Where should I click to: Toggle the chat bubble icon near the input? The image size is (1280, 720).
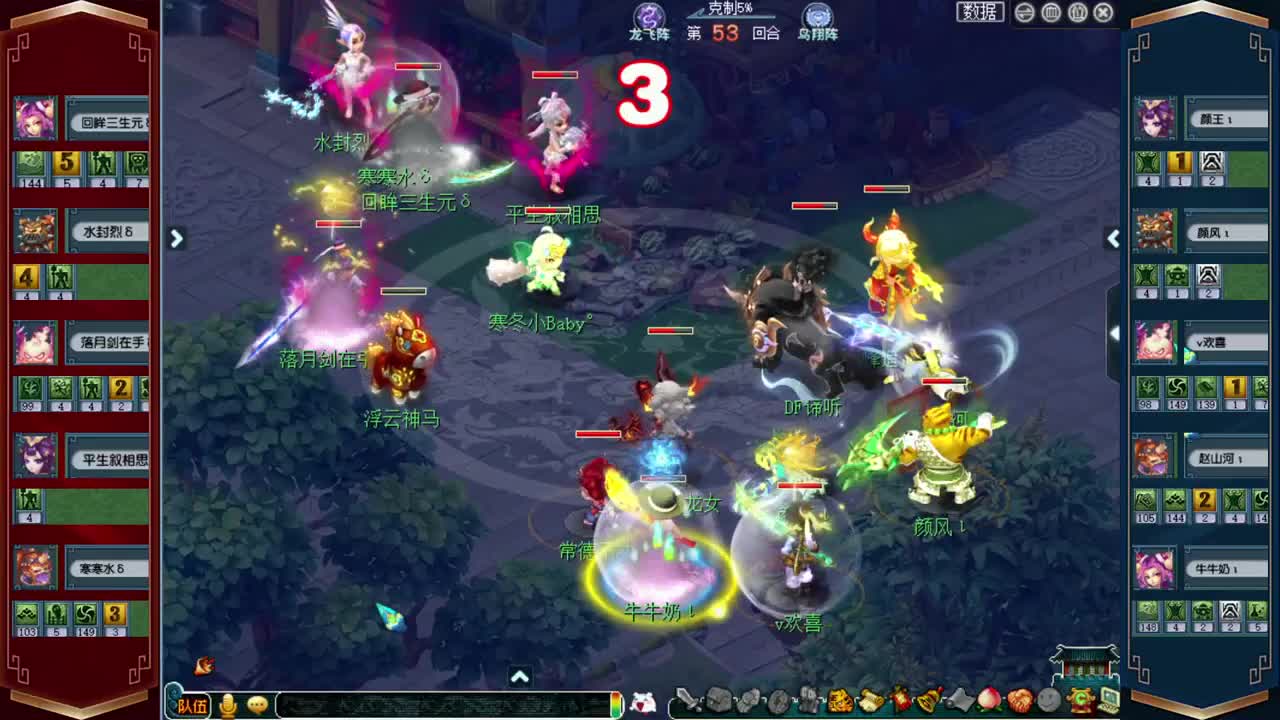click(256, 705)
